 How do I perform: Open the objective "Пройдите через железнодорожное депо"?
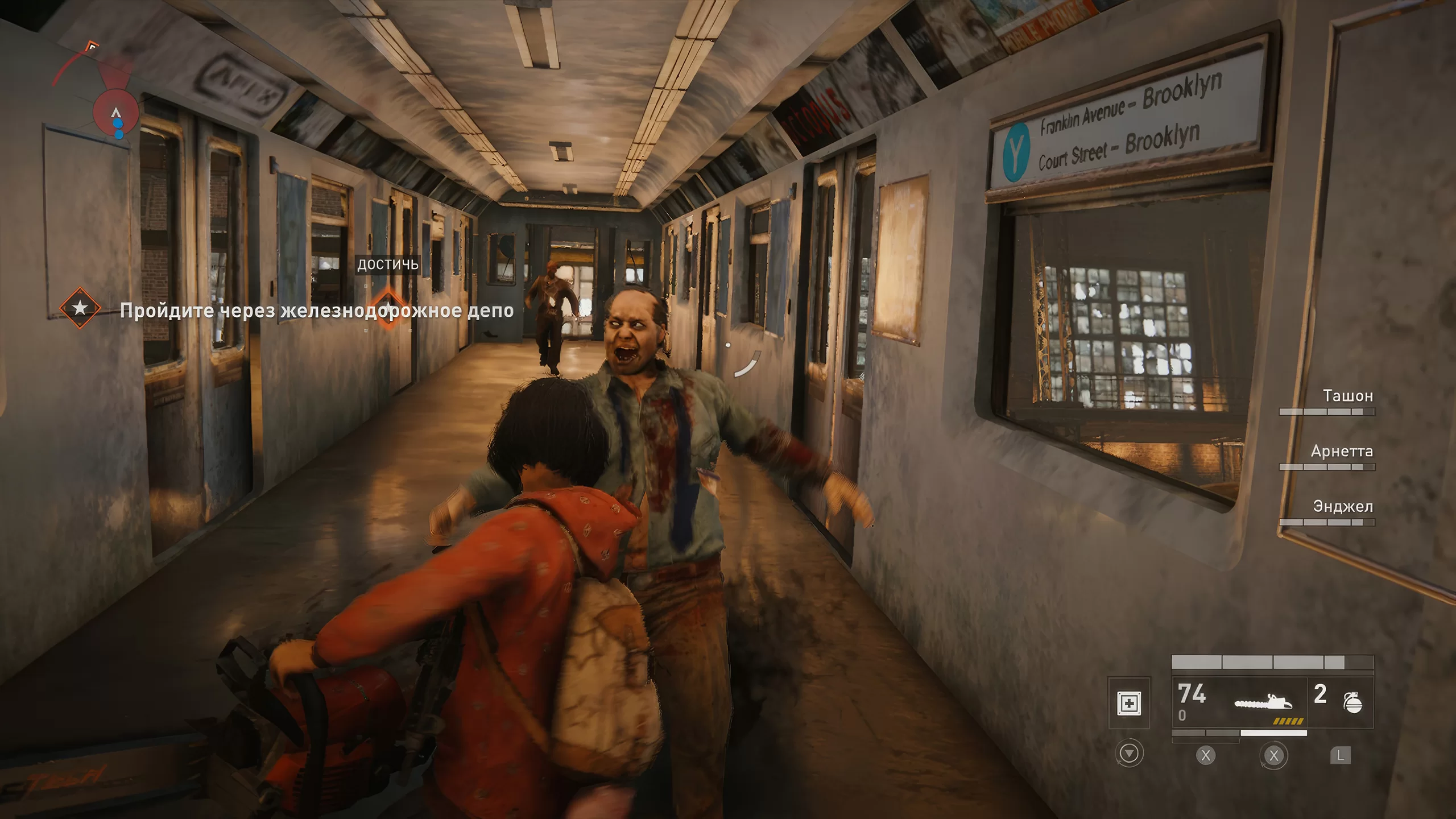point(317,311)
